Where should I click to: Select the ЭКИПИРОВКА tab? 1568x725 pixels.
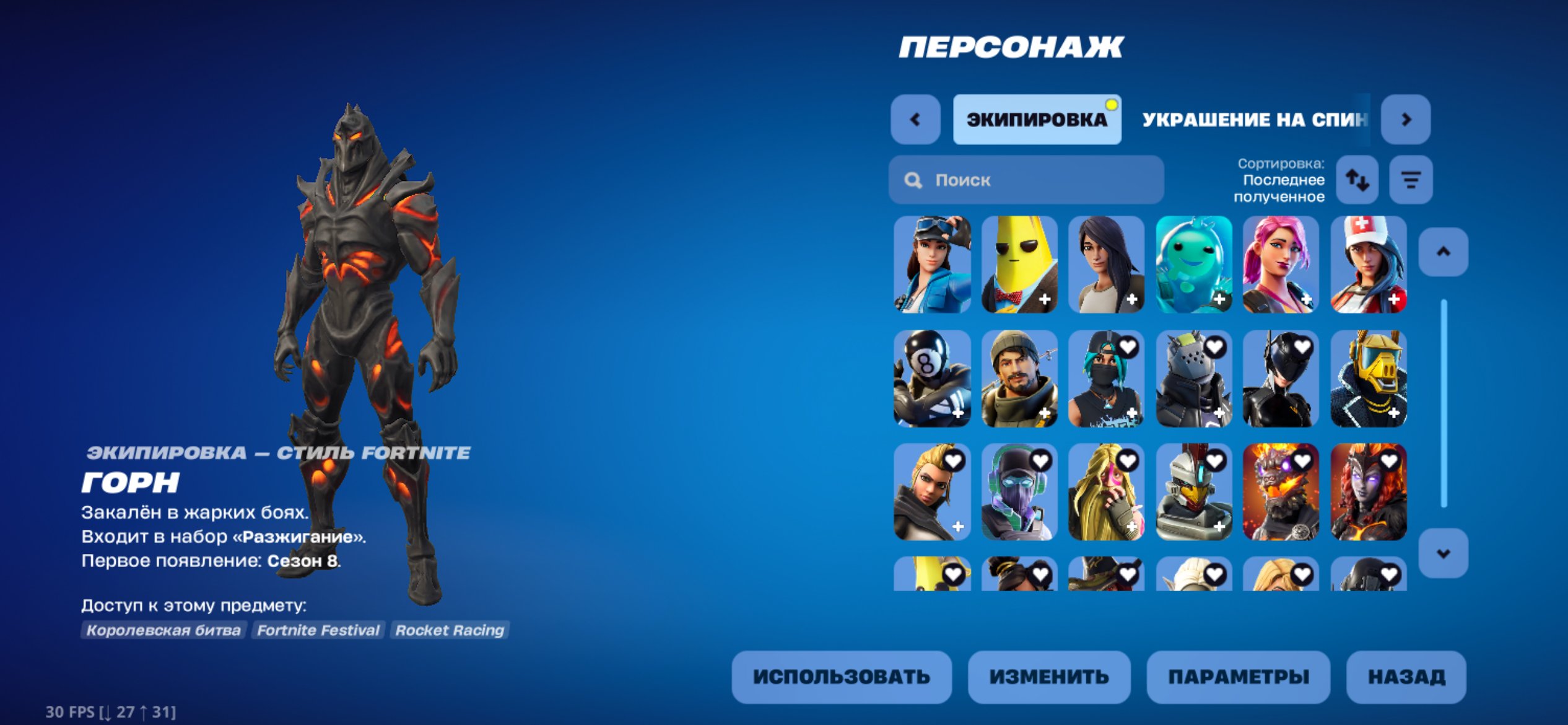click(x=1037, y=121)
